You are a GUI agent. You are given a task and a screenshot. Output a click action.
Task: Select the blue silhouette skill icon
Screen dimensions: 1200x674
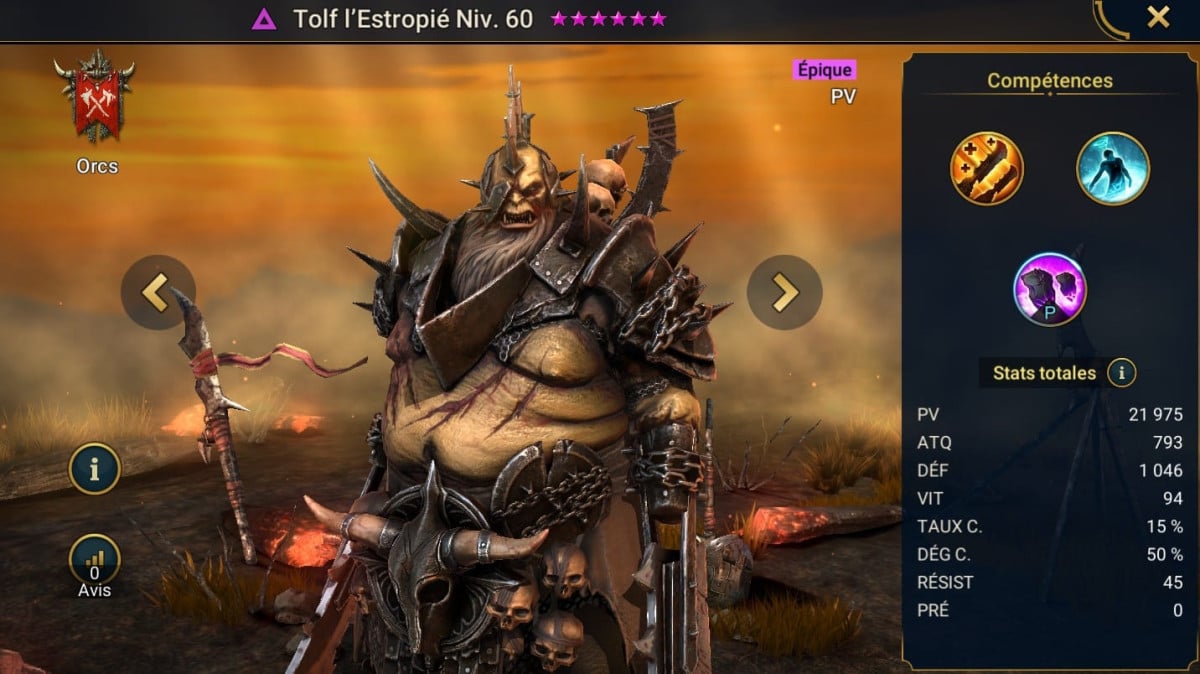(x=1113, y=168)
